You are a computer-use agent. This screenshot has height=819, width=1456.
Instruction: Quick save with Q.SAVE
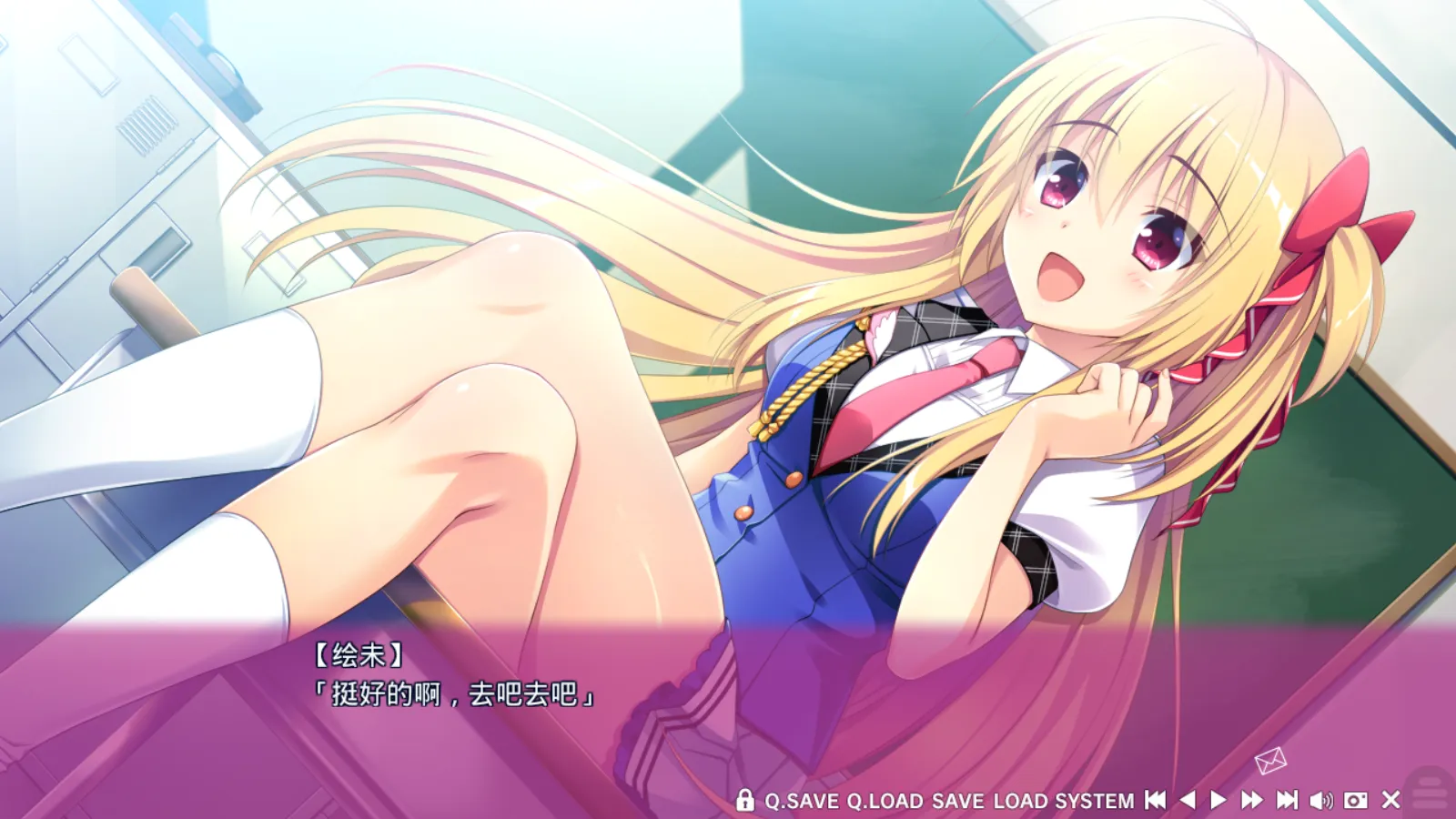802,801
